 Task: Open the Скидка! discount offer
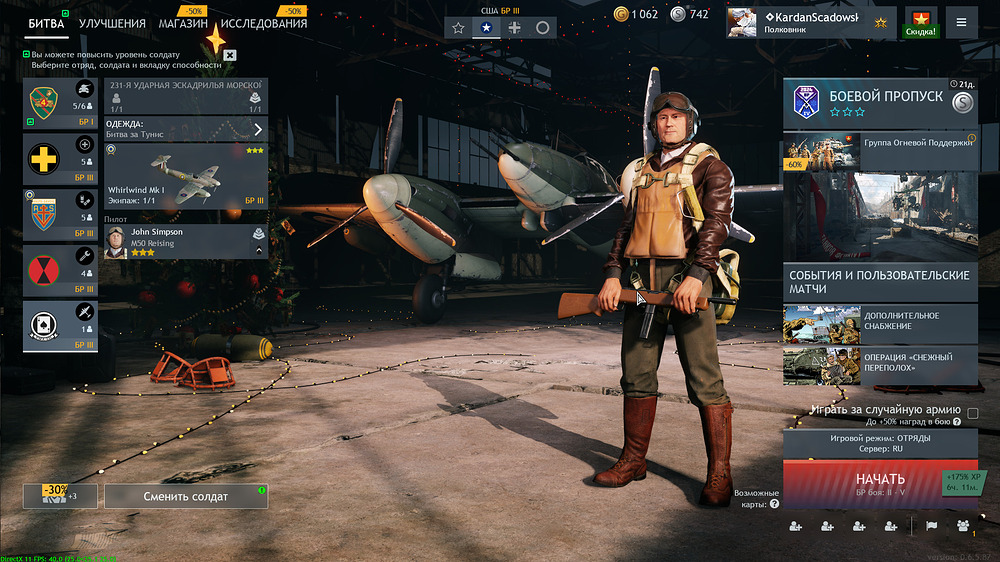click(920, 22)
